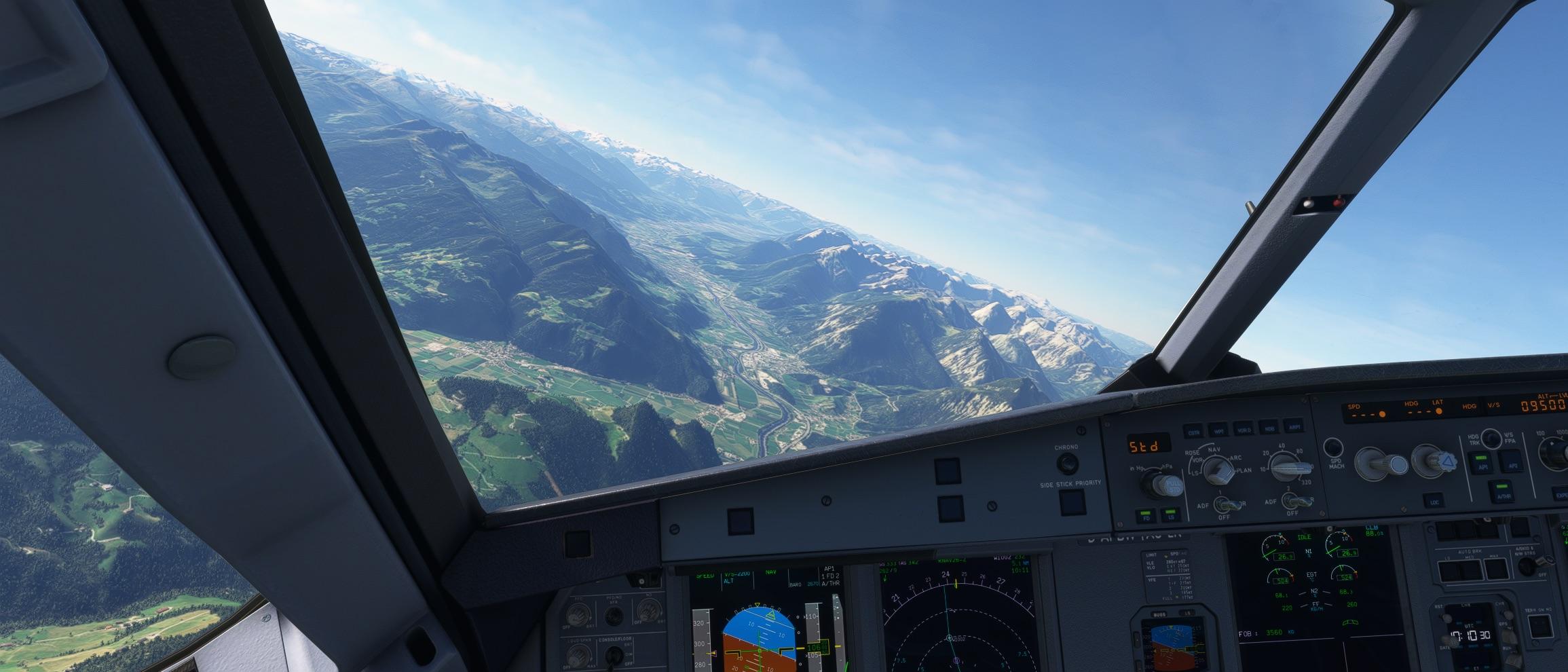The height and width of the screenshot is (672, 1568).
Task: Click the Side Stick Priority button
Action: [x=1071, y=502]
